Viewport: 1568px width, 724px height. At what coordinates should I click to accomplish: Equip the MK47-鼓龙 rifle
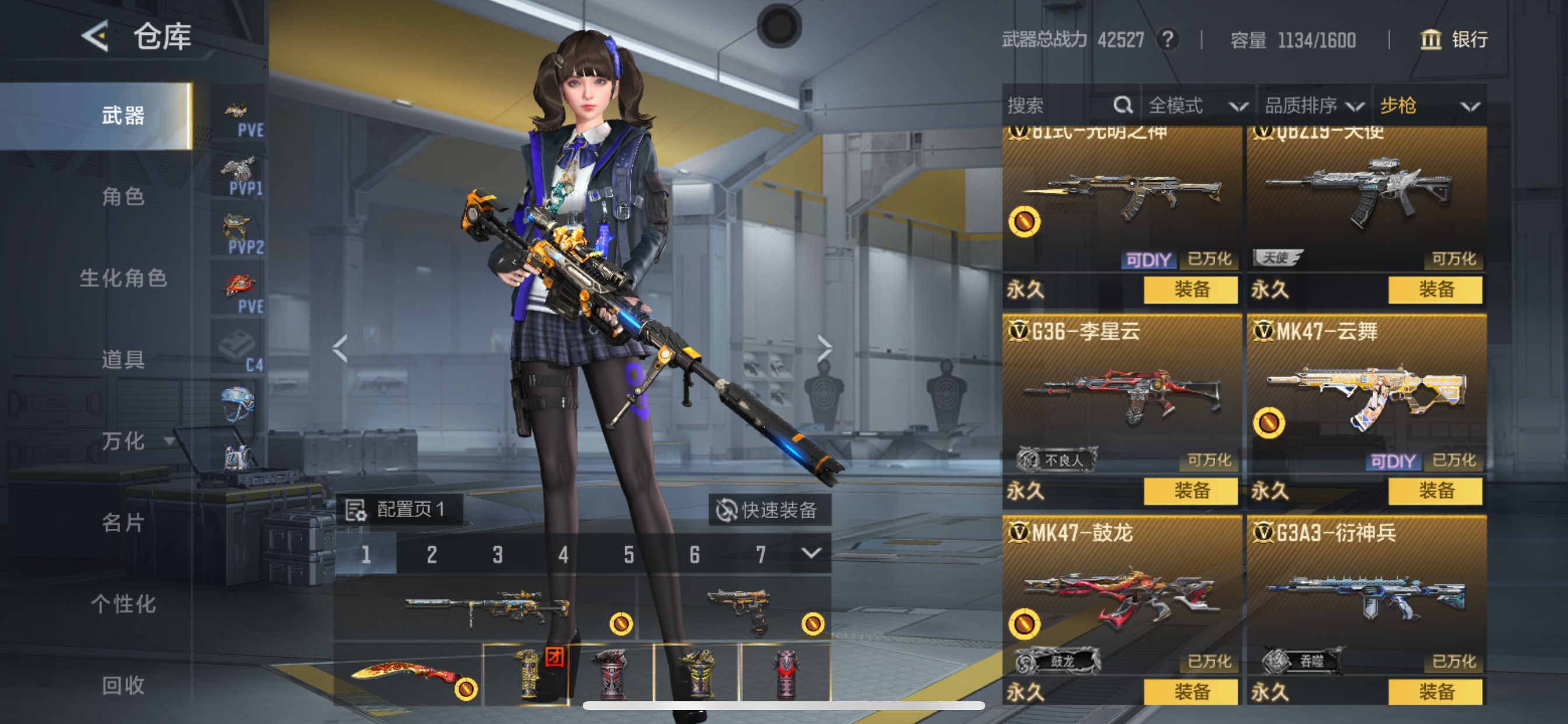1190,692
